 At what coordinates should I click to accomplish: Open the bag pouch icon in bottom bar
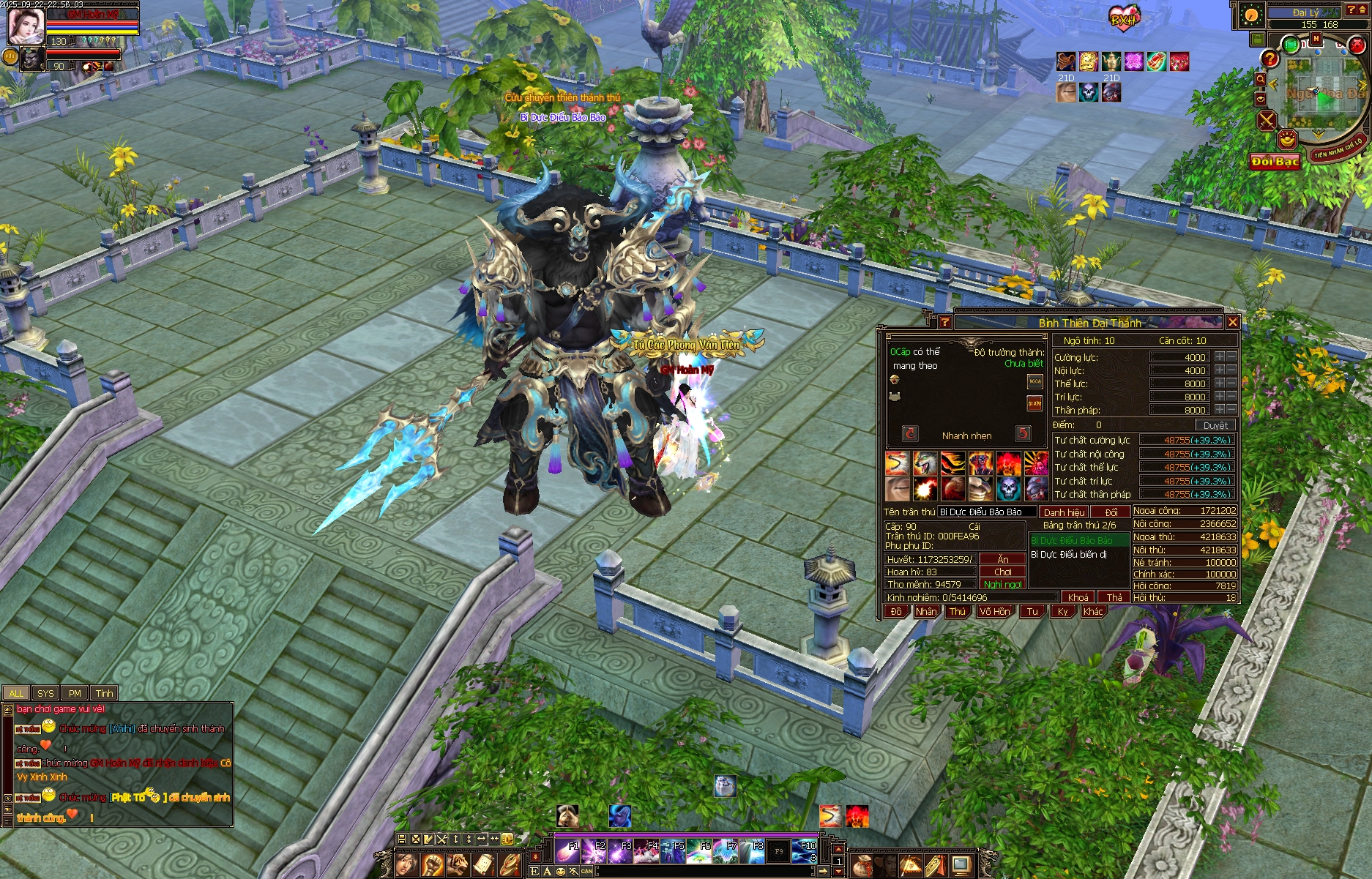click(862, 865)
